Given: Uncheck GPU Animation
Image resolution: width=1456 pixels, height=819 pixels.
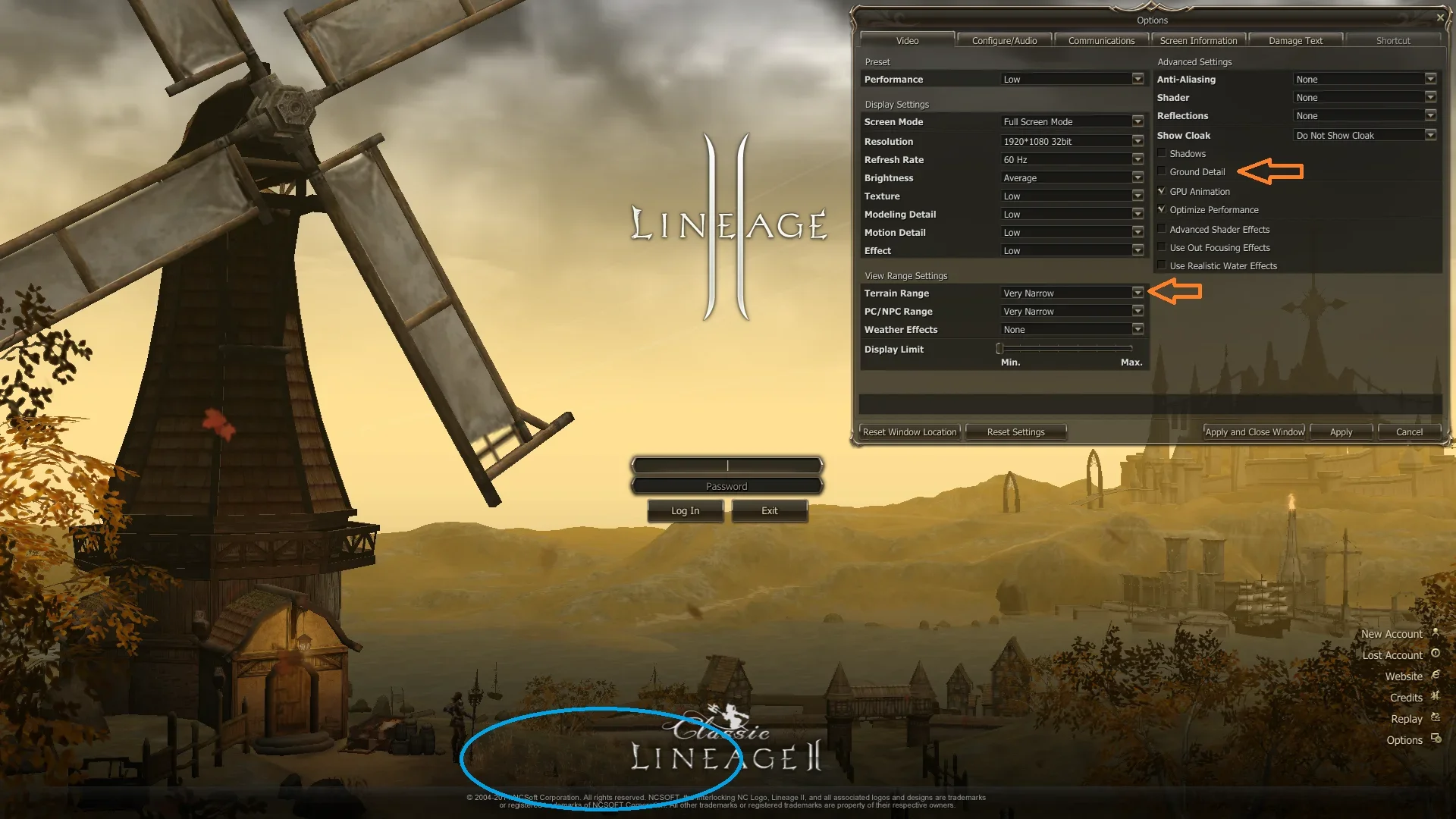Looking at the screenshot, I should 1162,191.
